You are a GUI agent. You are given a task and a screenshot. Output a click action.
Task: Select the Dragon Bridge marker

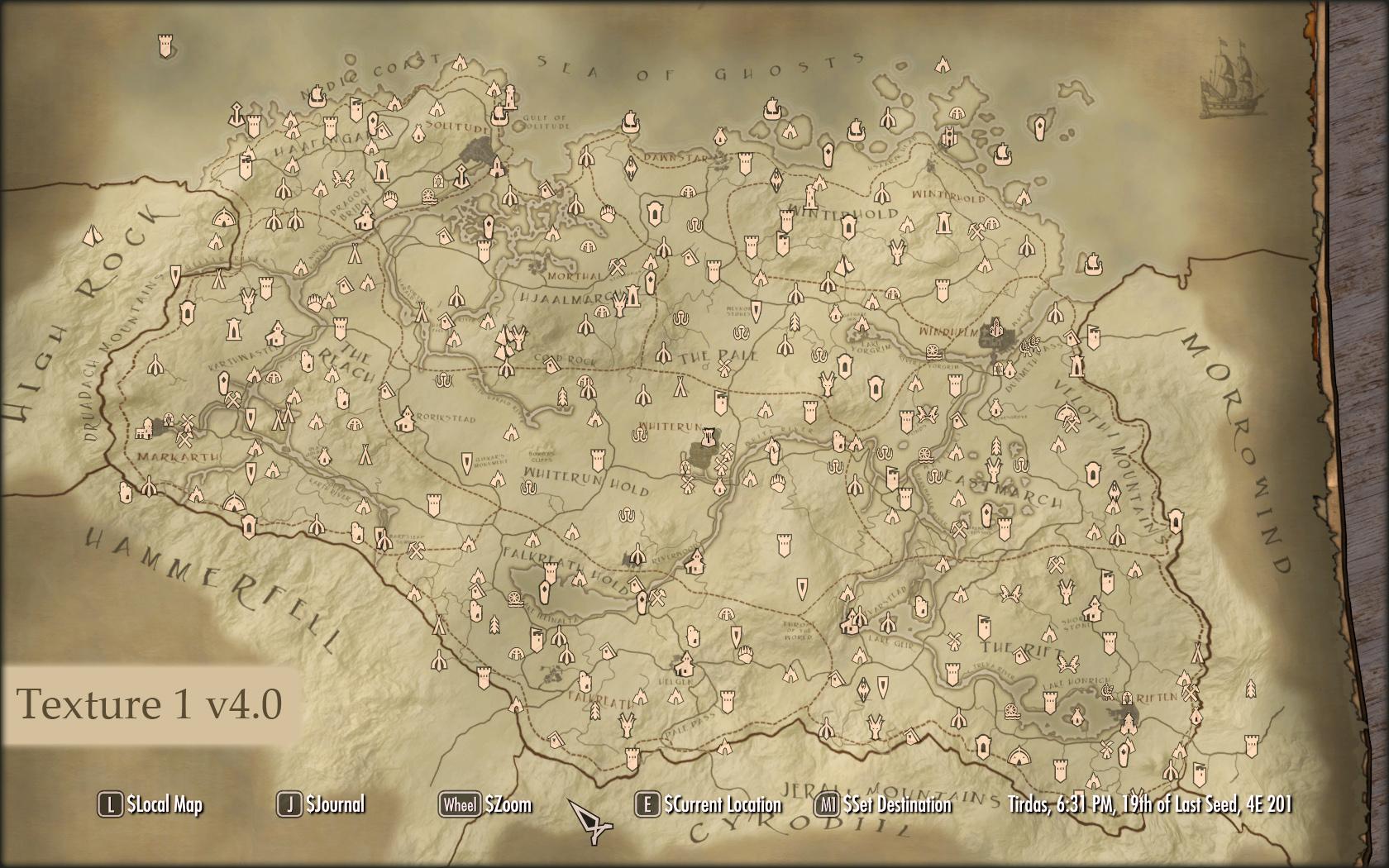(365, 217)
